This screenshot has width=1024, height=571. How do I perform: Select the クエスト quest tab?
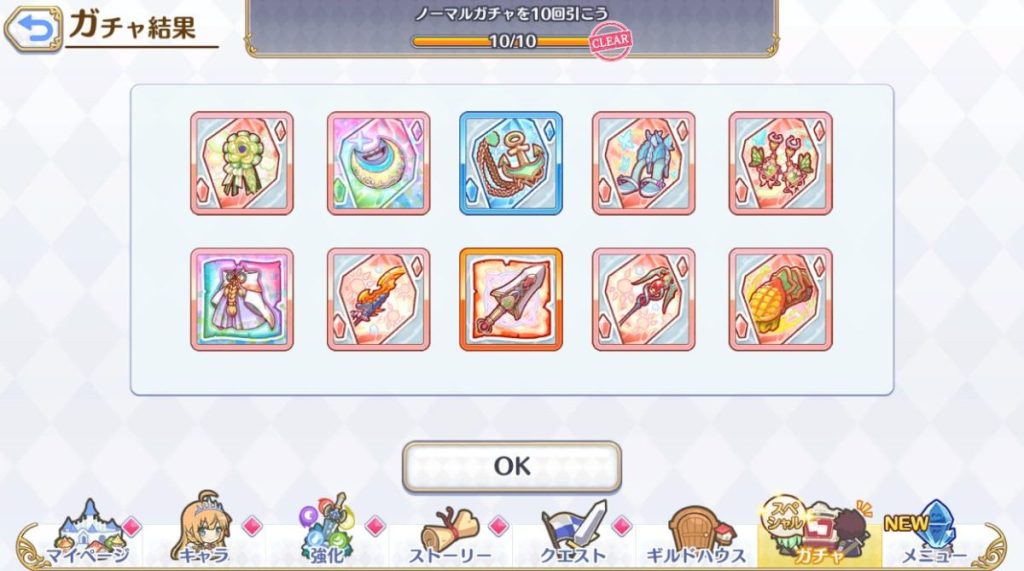pyautogui.click(x=574, y=534)
